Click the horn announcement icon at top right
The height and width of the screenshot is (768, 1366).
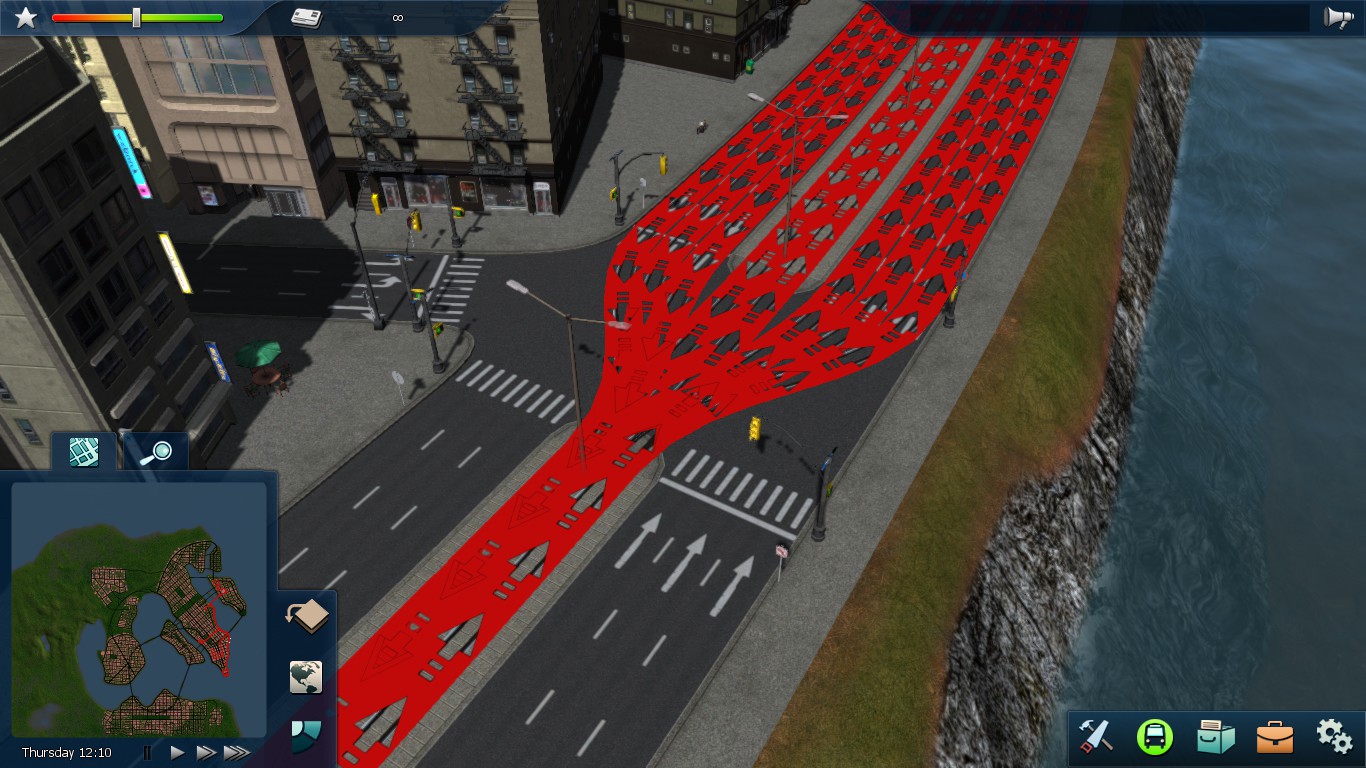point(1338,17)
